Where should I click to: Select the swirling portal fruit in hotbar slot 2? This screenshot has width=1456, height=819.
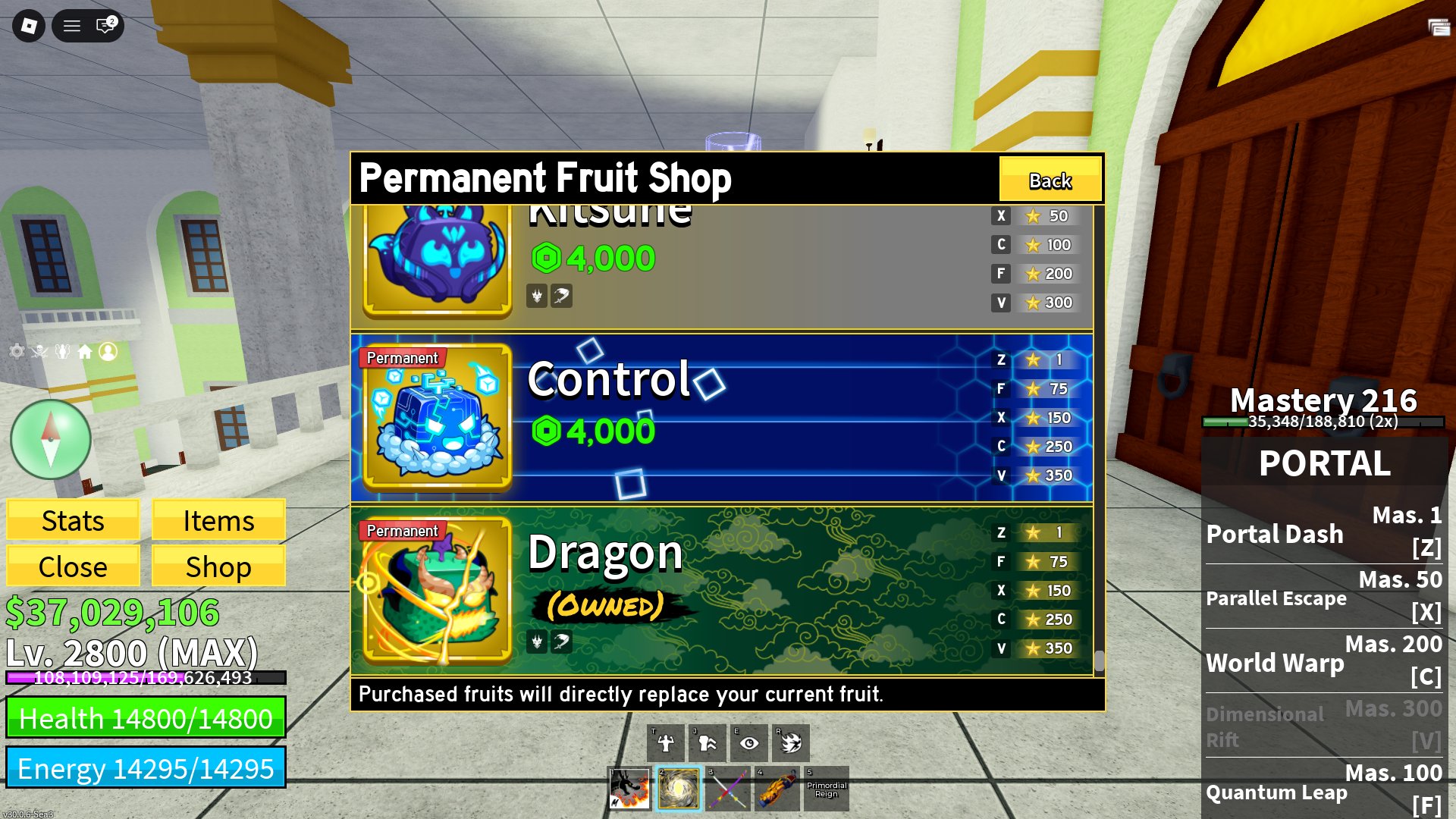click(x=679, y=789)
